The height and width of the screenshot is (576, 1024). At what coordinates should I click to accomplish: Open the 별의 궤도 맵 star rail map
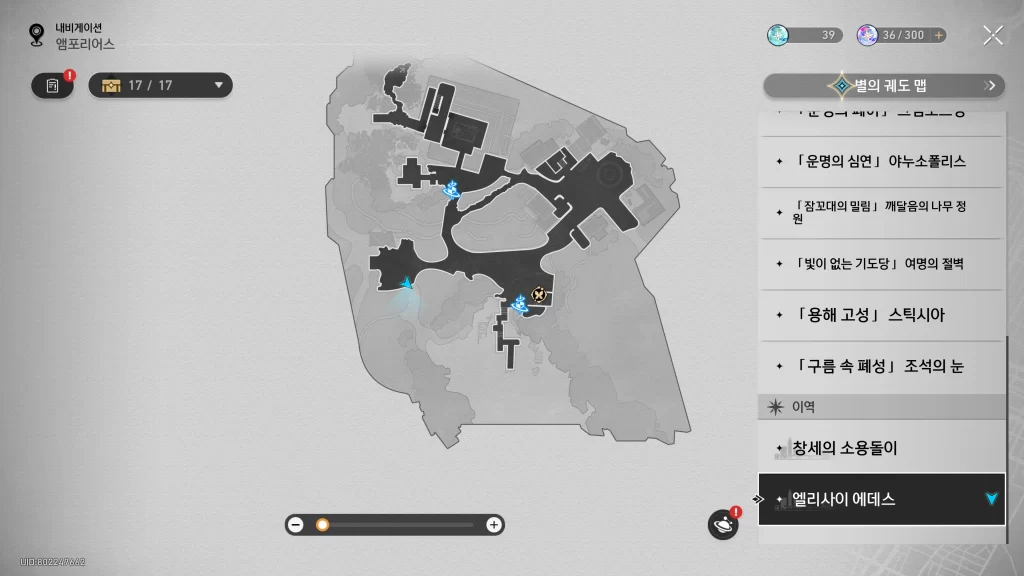(x=883, y=86)
